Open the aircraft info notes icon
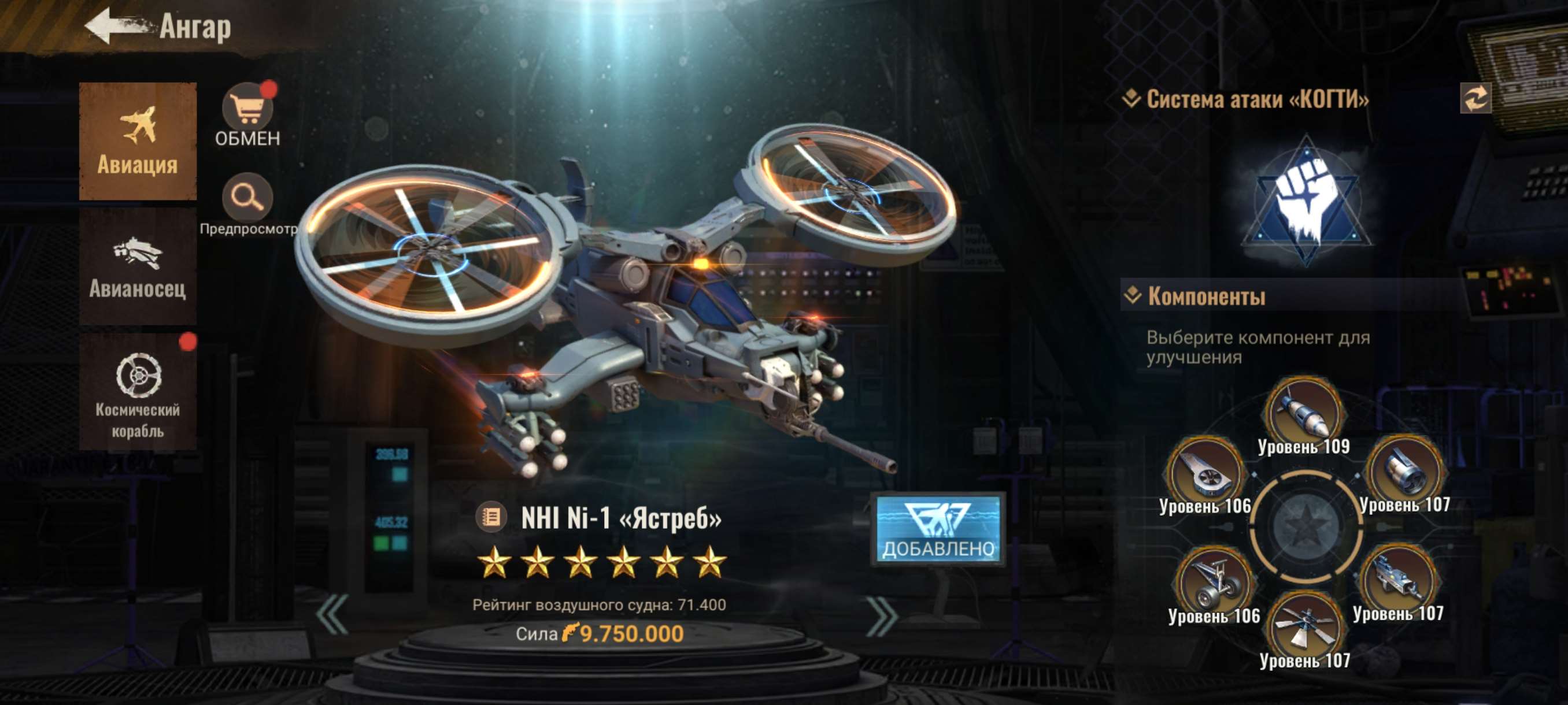The height and width of the screenshot is (705, 1568). tap(491, 518)
